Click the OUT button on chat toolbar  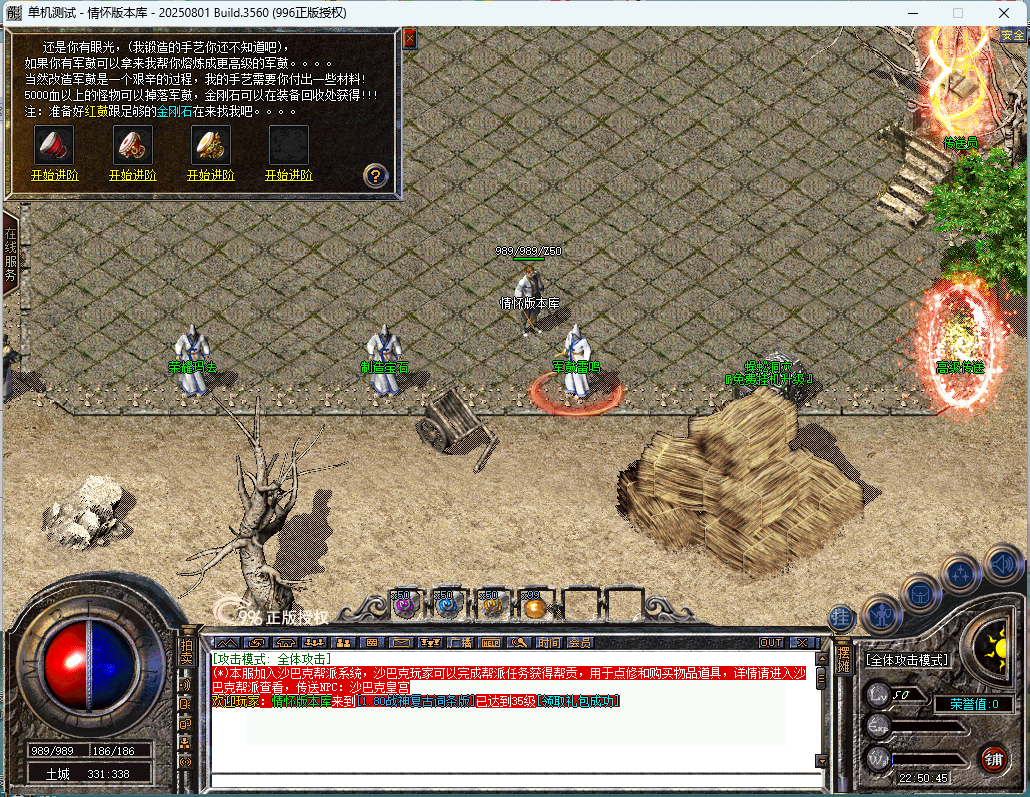771,642
